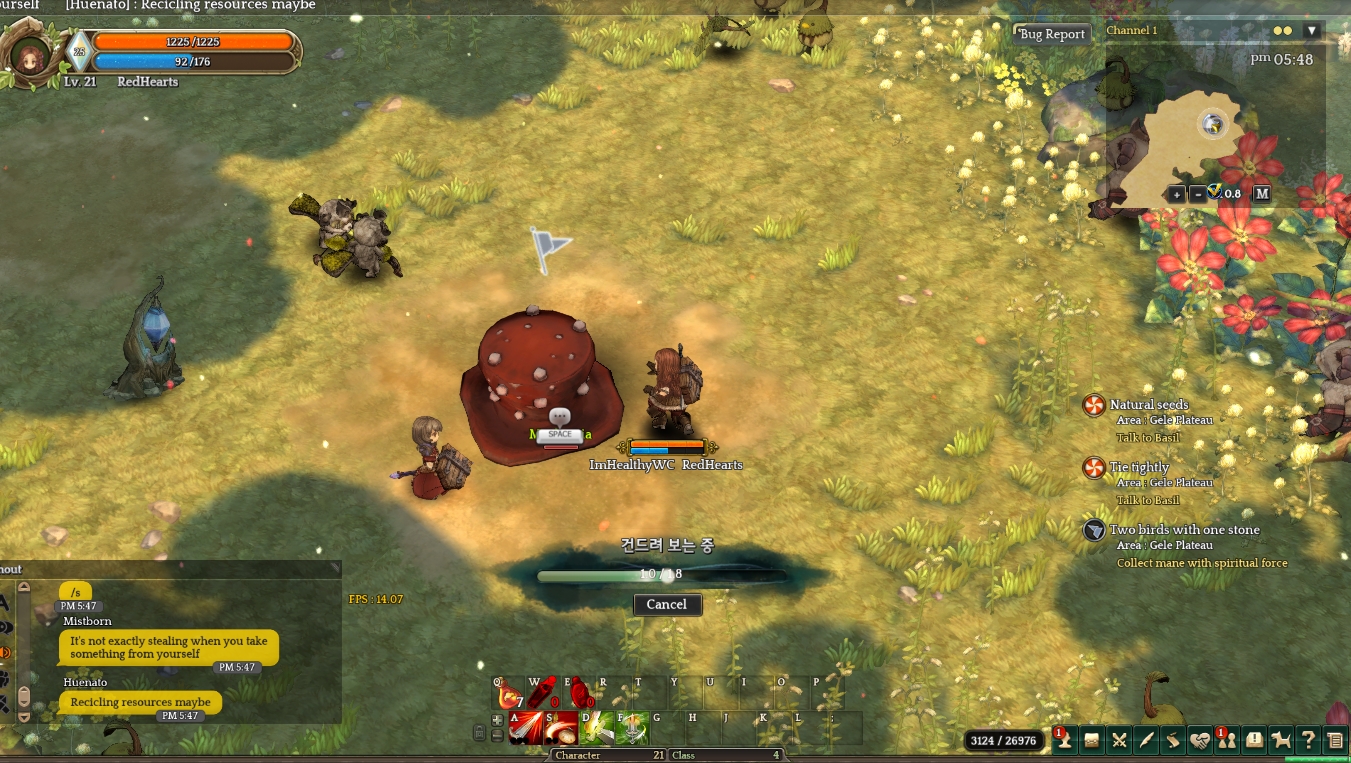Open the crossed swords skills menu
This screenshot has width=1351, height=763.
tap(1119, 740)
